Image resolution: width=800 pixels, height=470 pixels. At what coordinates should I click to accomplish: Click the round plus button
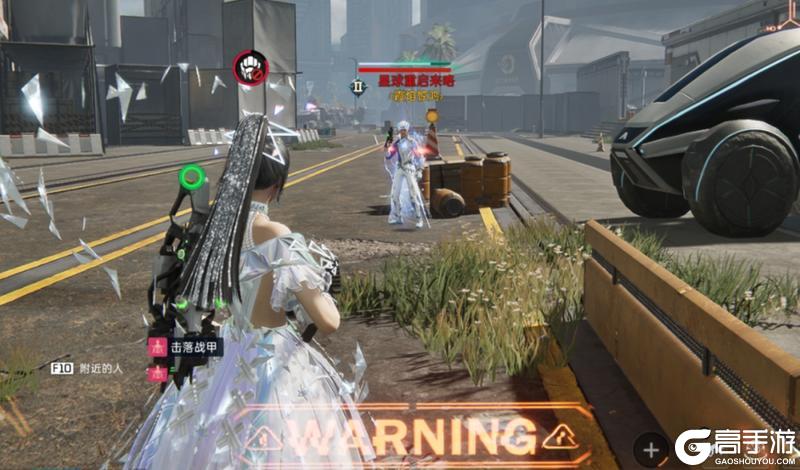[650, 448]
